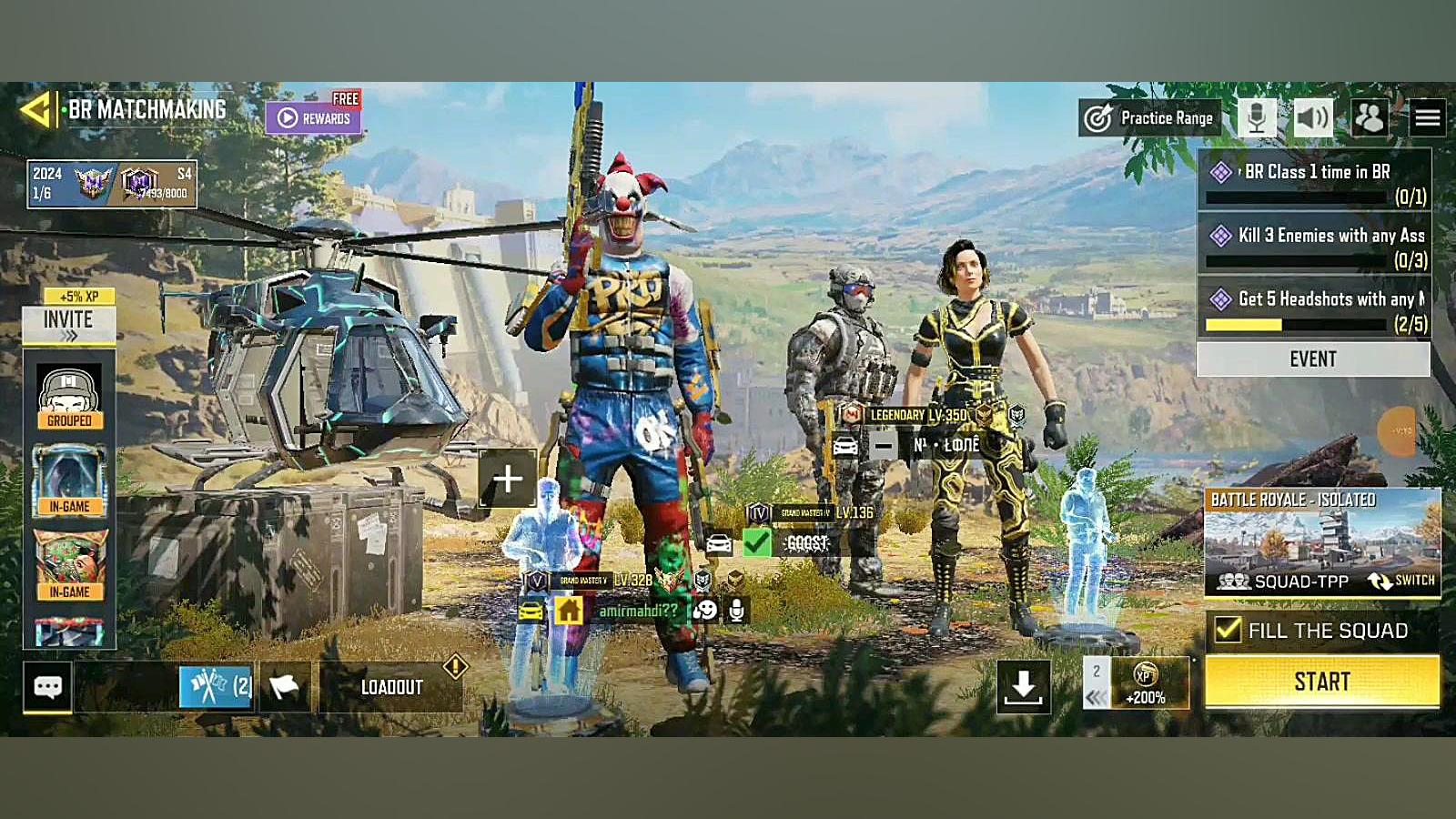The height and width of the screenshot is (819, 1456).
Task: Open the chat box
Action: (47, 687)
